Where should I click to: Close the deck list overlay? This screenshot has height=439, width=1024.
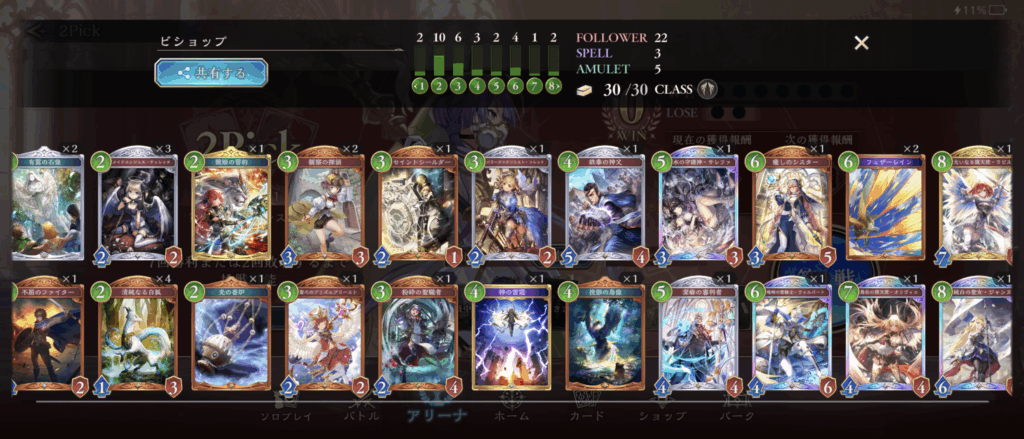(861, 43)
